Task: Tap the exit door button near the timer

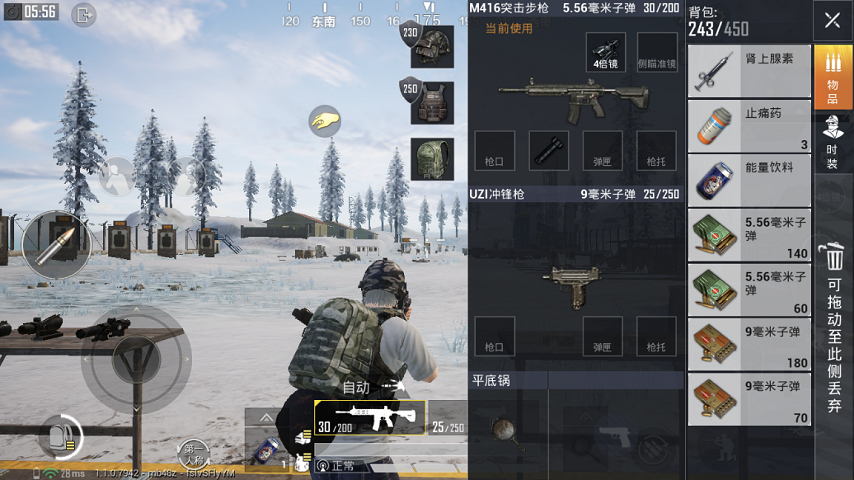Action: tap(84, 14)
